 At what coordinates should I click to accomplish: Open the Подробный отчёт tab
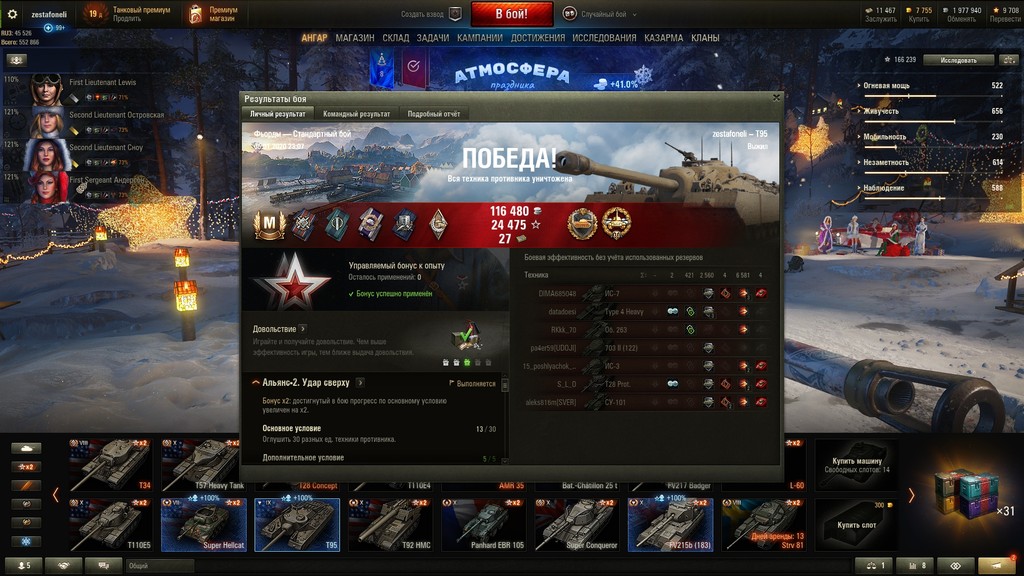433,114
